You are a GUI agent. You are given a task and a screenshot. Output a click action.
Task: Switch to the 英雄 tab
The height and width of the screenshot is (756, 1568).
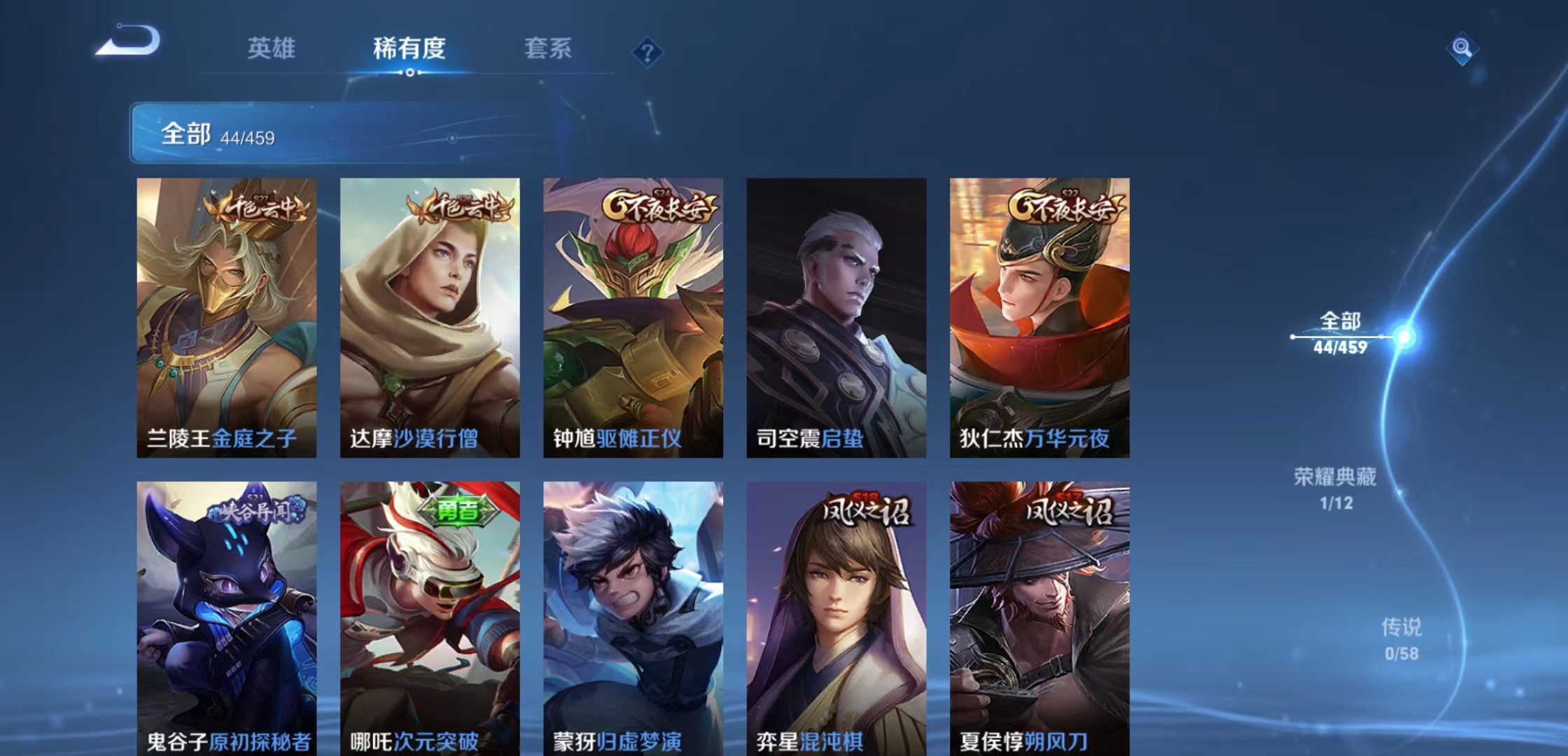coord(272,49)
